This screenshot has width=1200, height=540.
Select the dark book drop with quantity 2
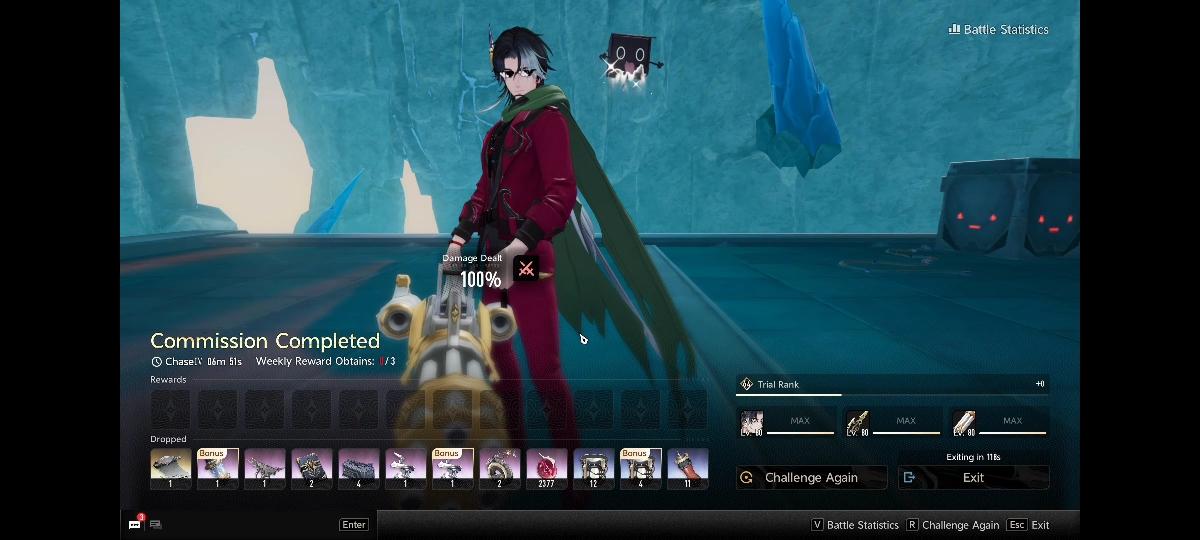coord(312,468)
